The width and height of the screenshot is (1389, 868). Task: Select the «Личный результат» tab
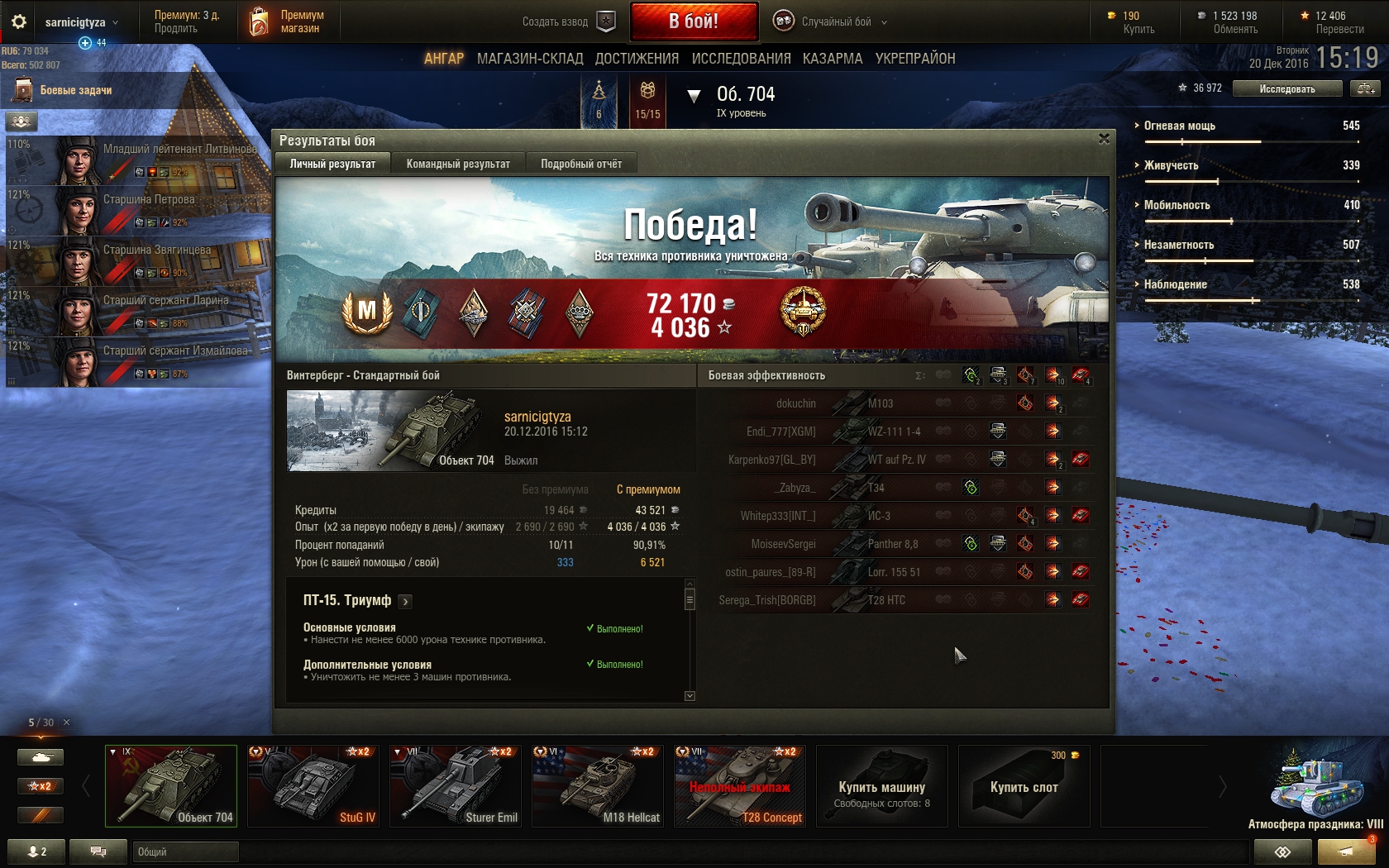(332, 164)
